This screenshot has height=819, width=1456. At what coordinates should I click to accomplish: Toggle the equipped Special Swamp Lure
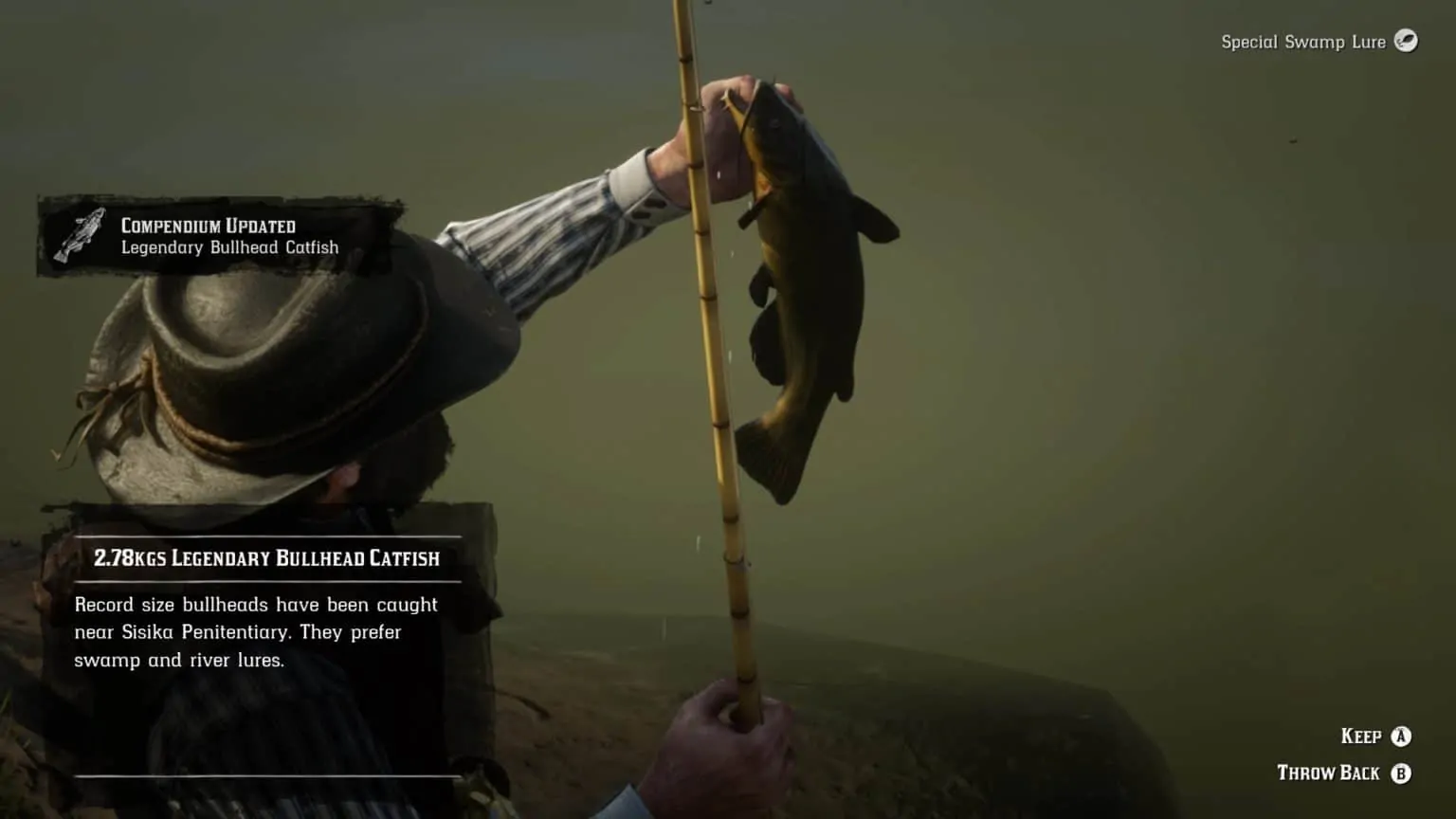(1318, 42)
